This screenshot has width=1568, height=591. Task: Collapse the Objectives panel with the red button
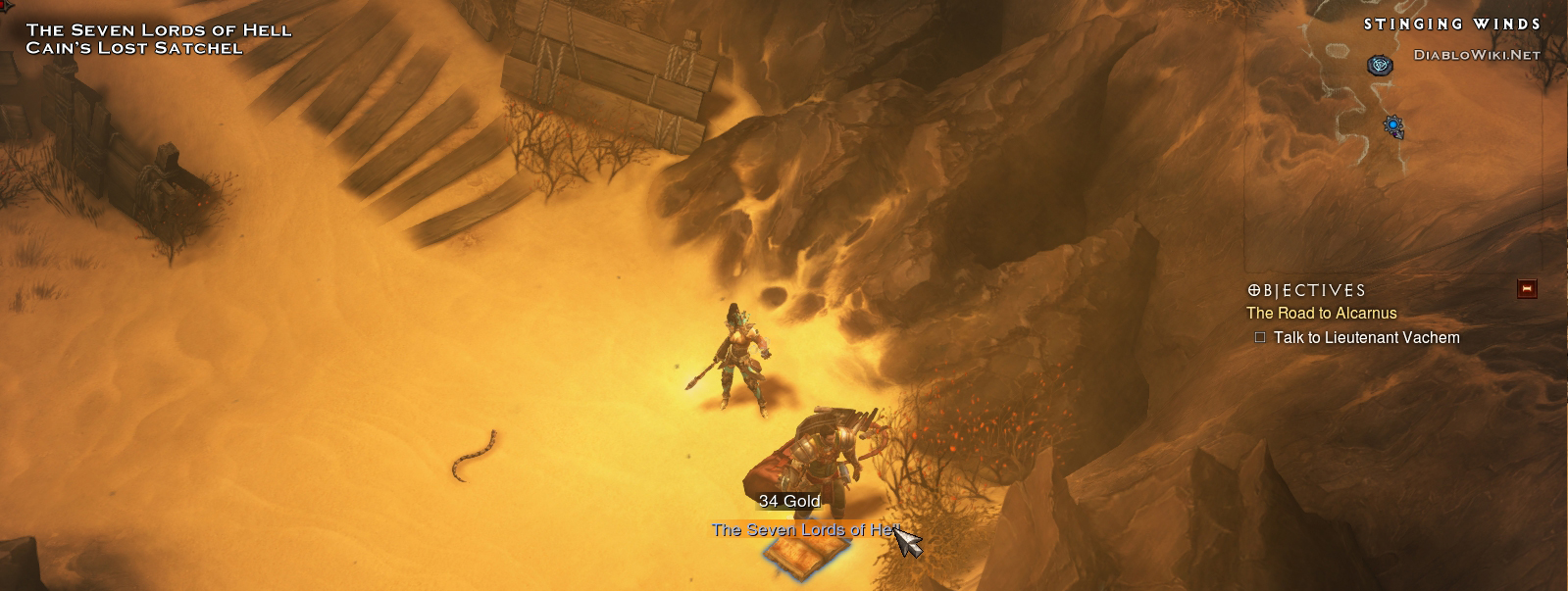[1527, 288]
